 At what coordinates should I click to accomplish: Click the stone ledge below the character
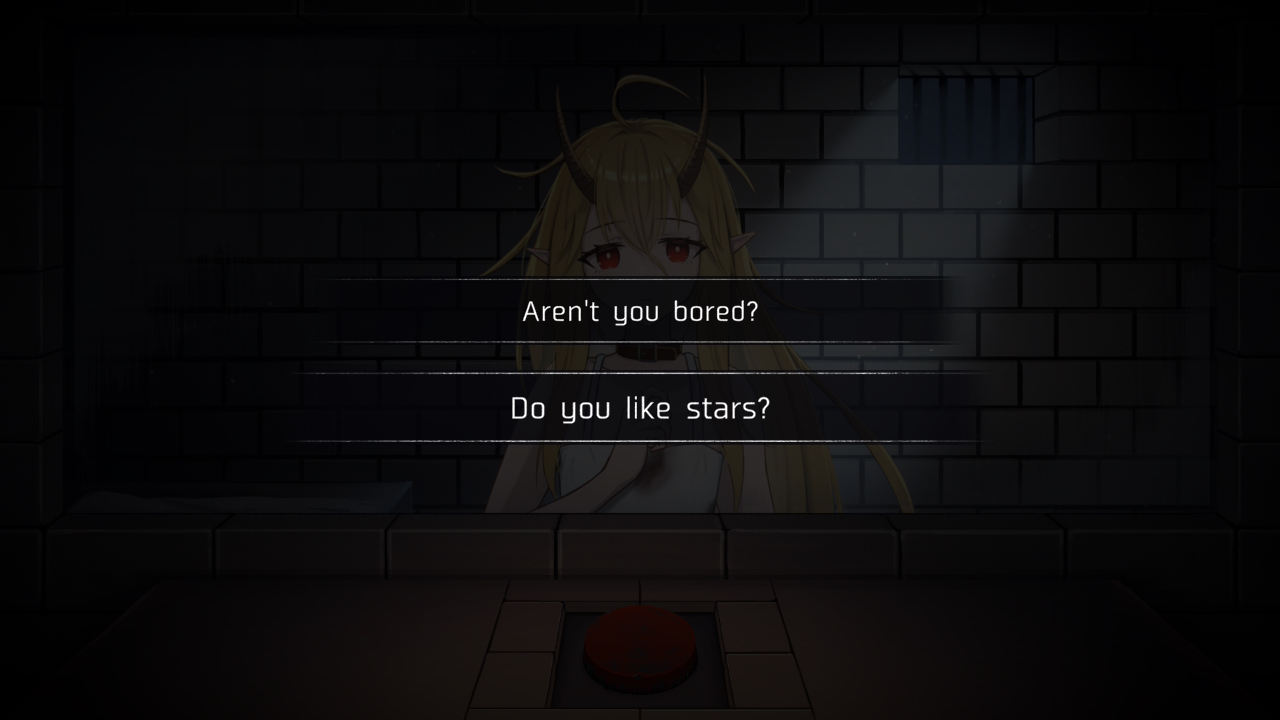click(640, 540)
